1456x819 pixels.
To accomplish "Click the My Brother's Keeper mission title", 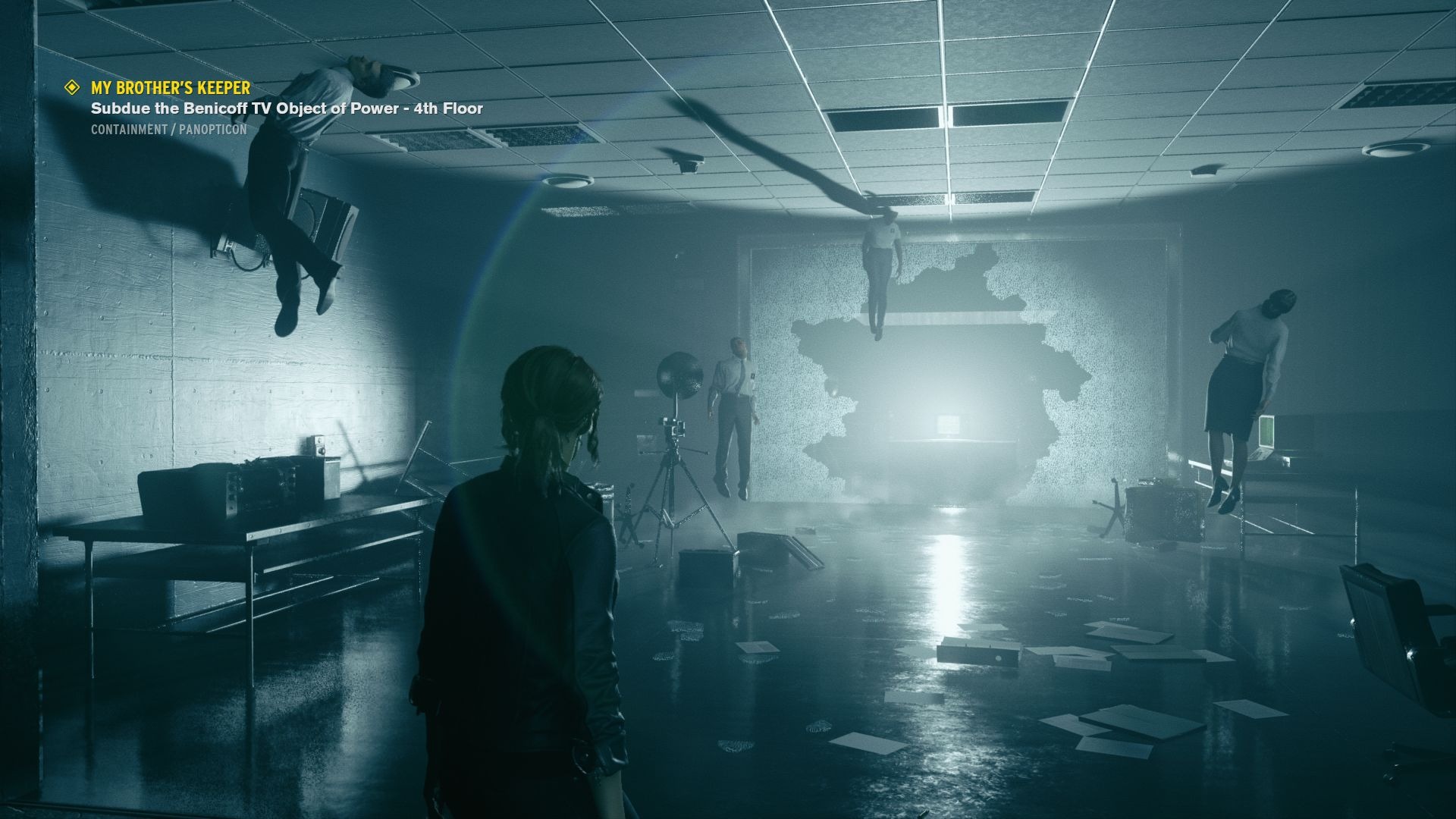I will click(171, 88).
